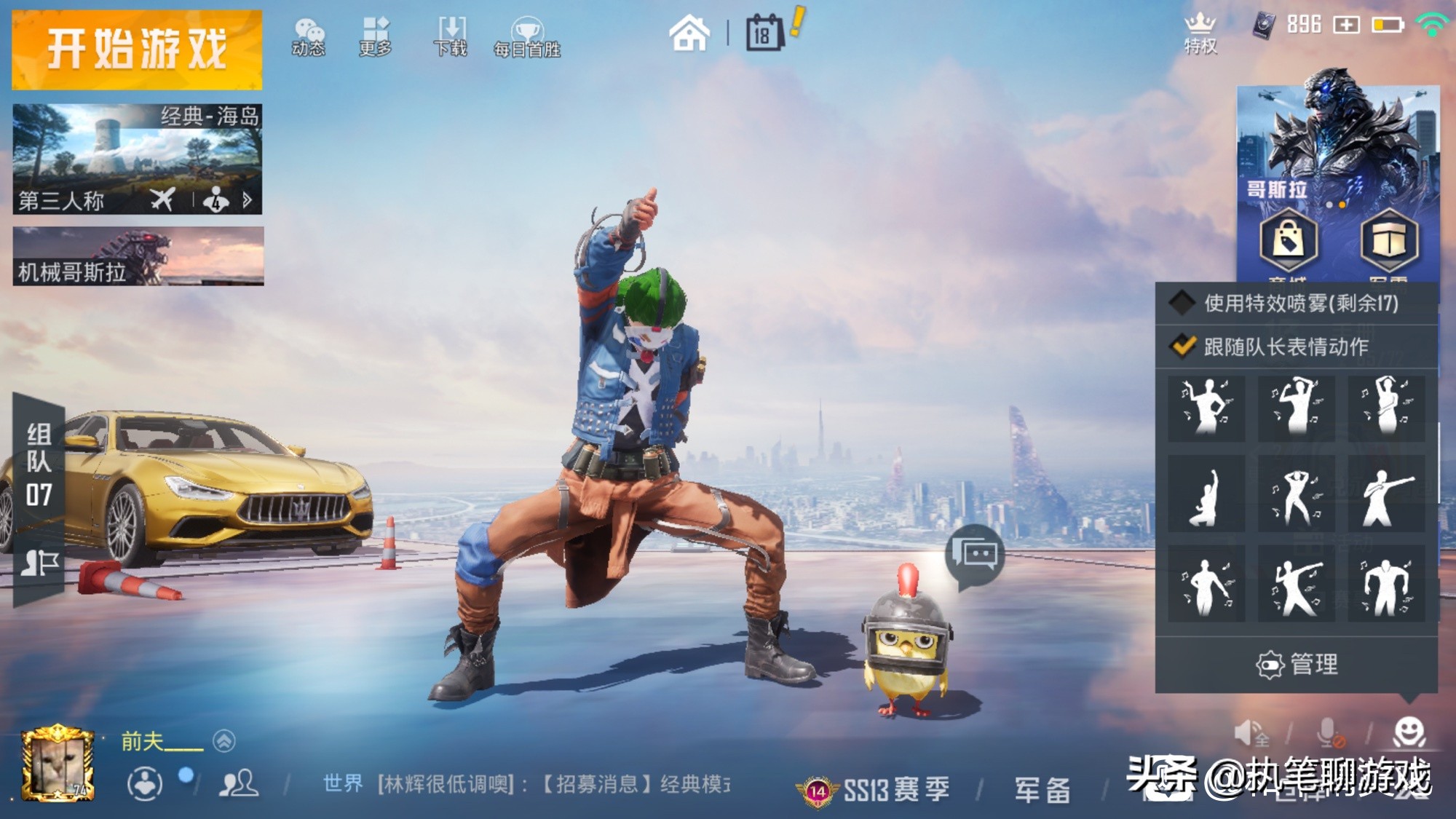Select the 机械哥斯拉 event banner
Image resolution: width=1456 pixels, height=819 pixels.
pos(138,256)
